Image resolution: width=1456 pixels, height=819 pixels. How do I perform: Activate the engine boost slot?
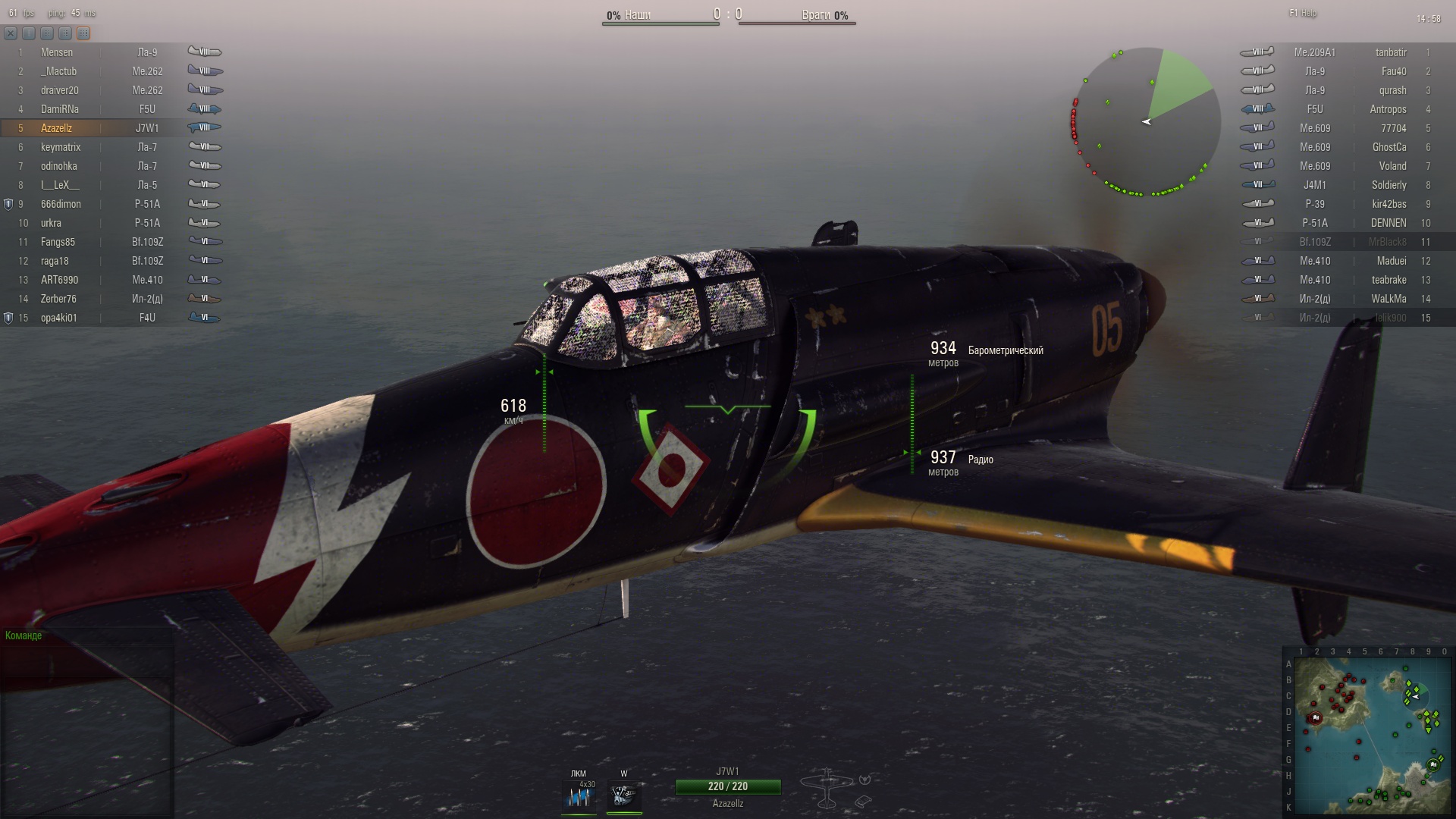(624, 795)
